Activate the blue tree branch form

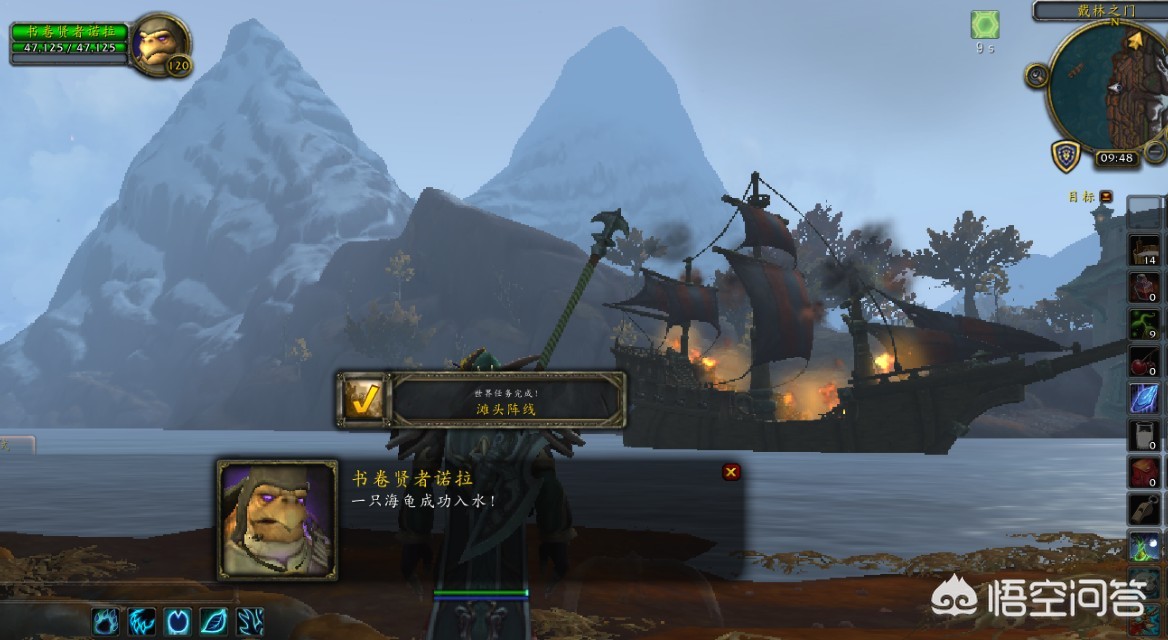250,621
